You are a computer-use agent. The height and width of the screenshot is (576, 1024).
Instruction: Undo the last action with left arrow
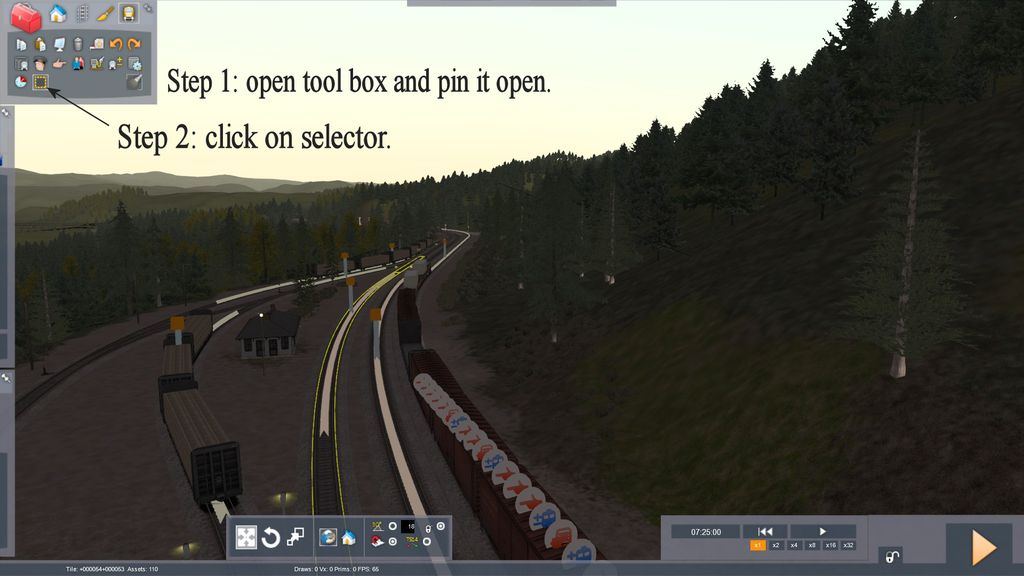[x=115, y=44]
